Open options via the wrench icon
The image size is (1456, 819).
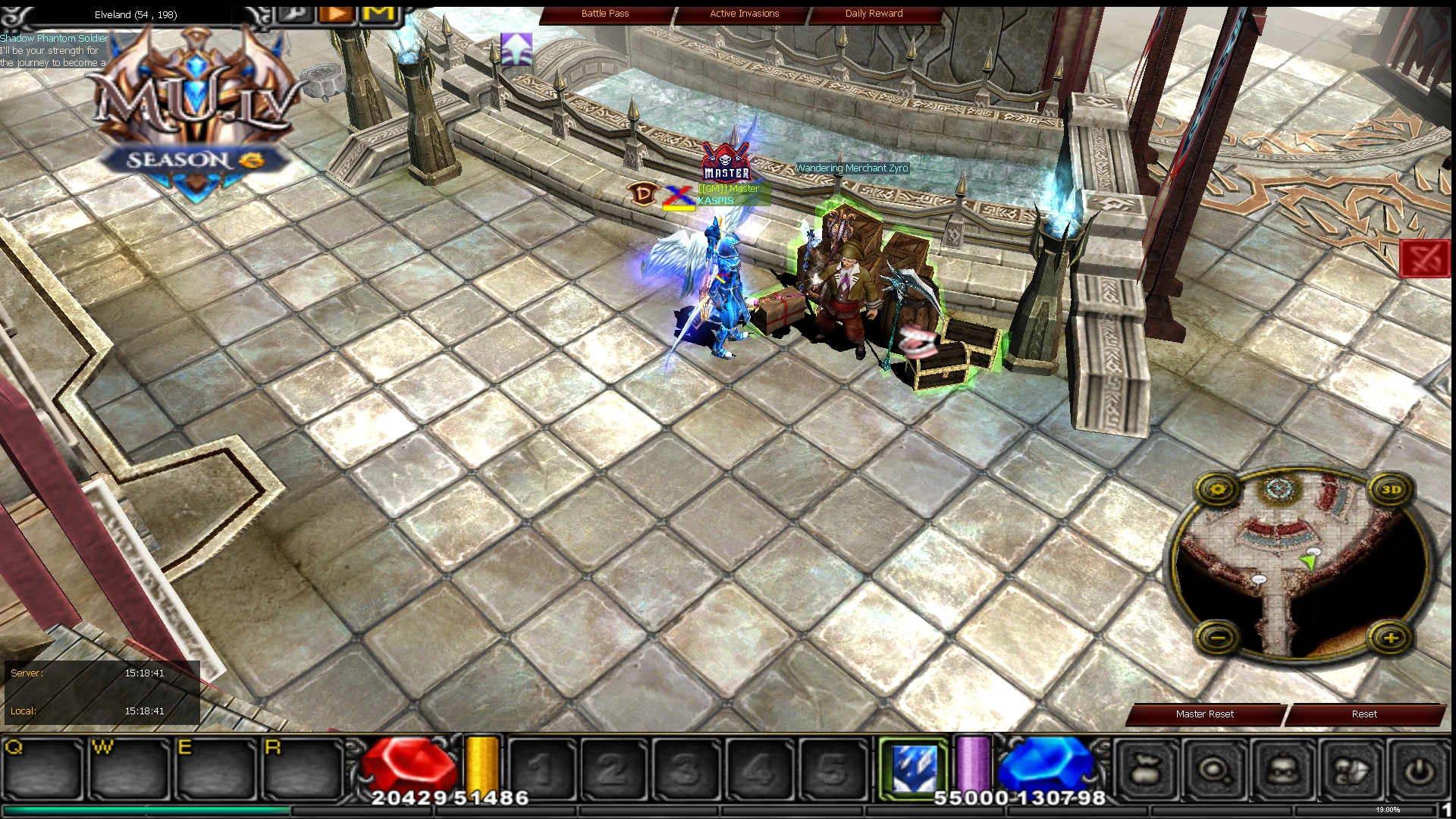coord(296,14)
